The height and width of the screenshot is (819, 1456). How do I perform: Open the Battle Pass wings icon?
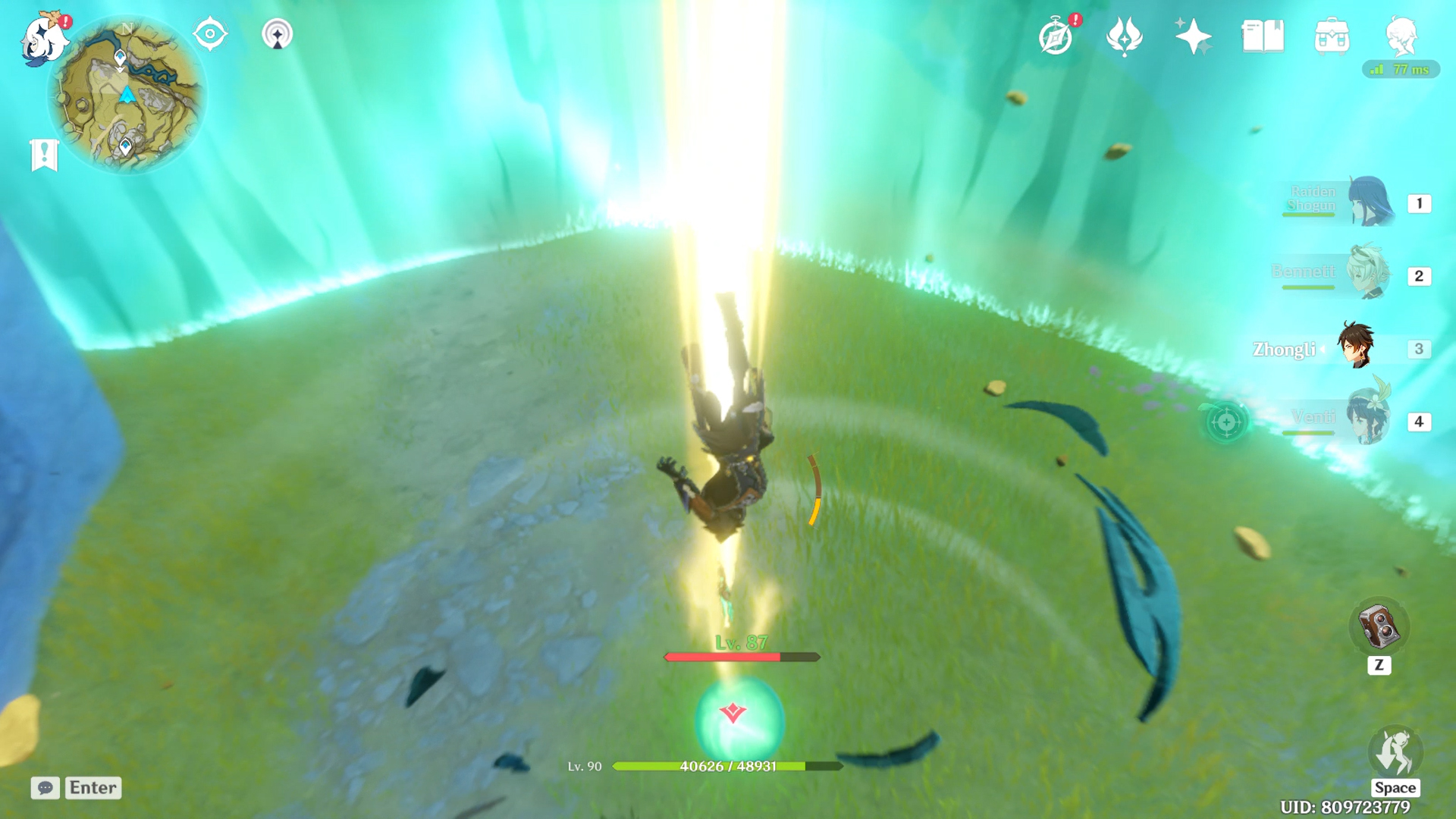[1125, 36]
